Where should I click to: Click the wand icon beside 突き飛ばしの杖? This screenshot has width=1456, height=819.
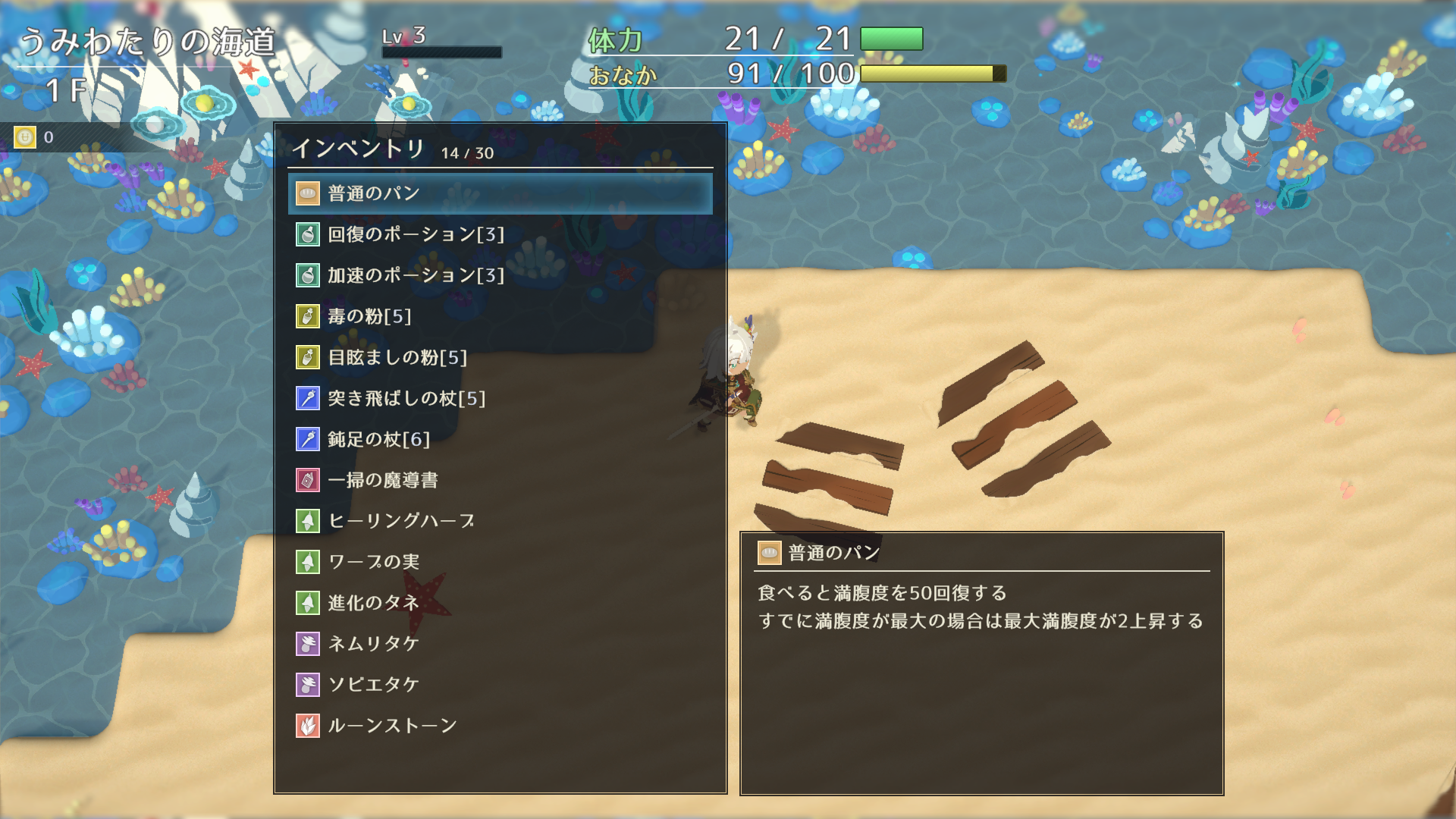[x=307, y=398]
